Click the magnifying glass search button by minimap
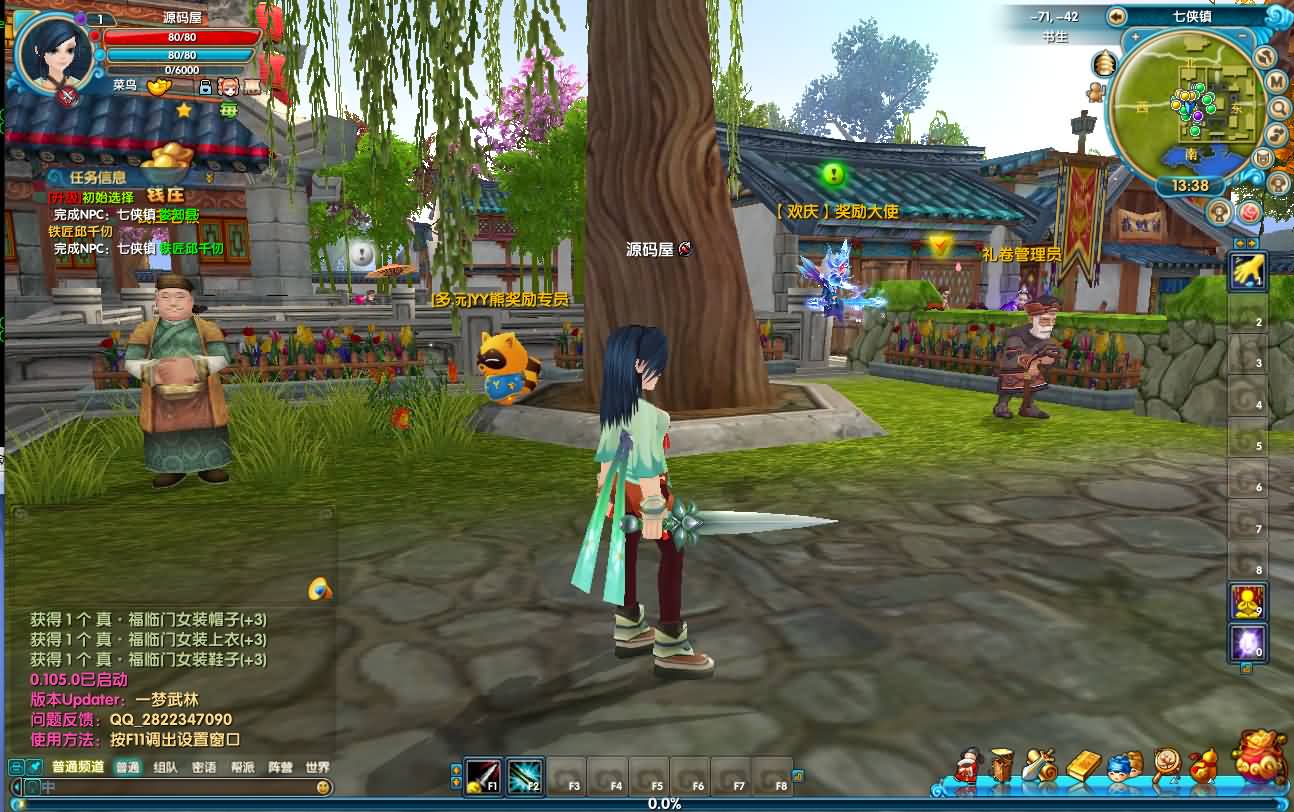This screenshot has height=812, width=1294. tap(1279, 108)
